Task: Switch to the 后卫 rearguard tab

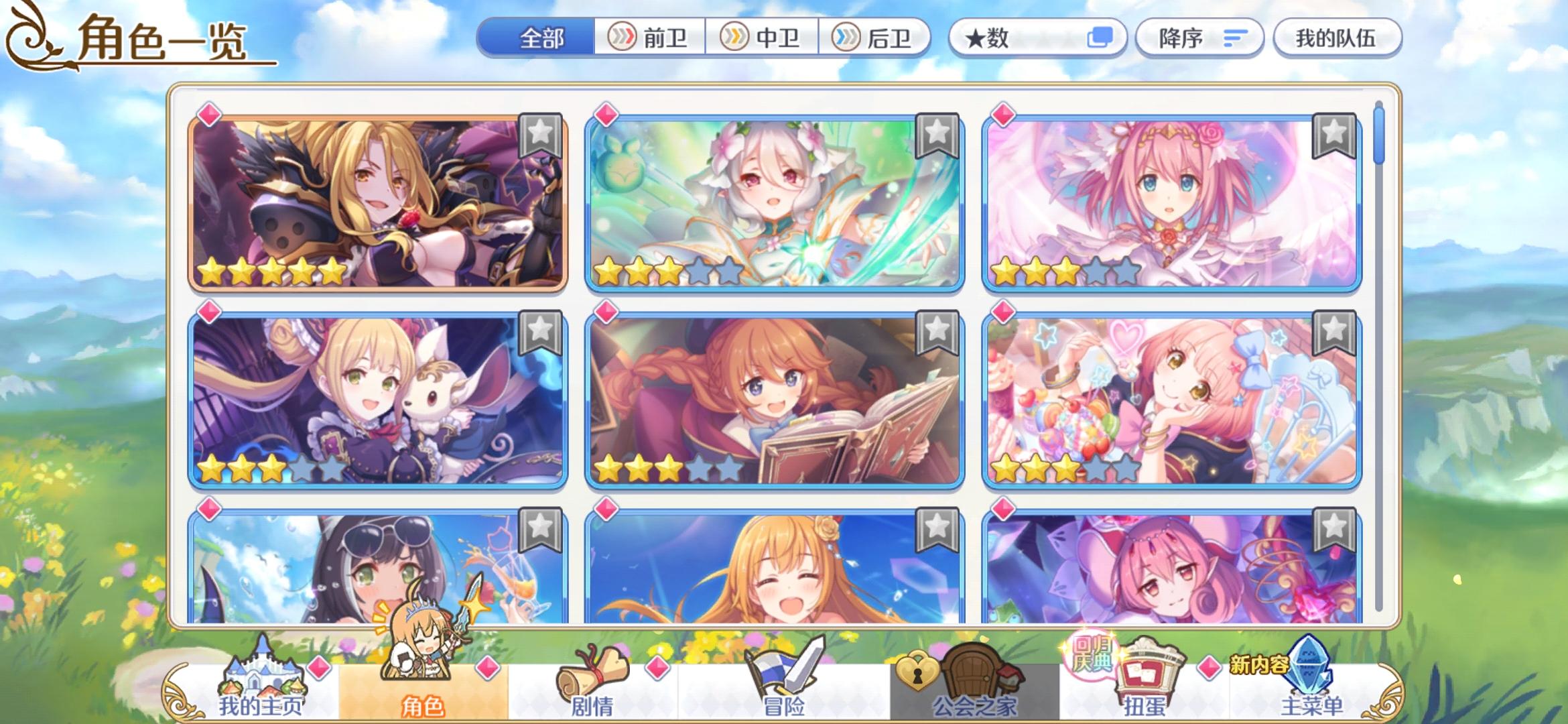Action: (878, 38)
